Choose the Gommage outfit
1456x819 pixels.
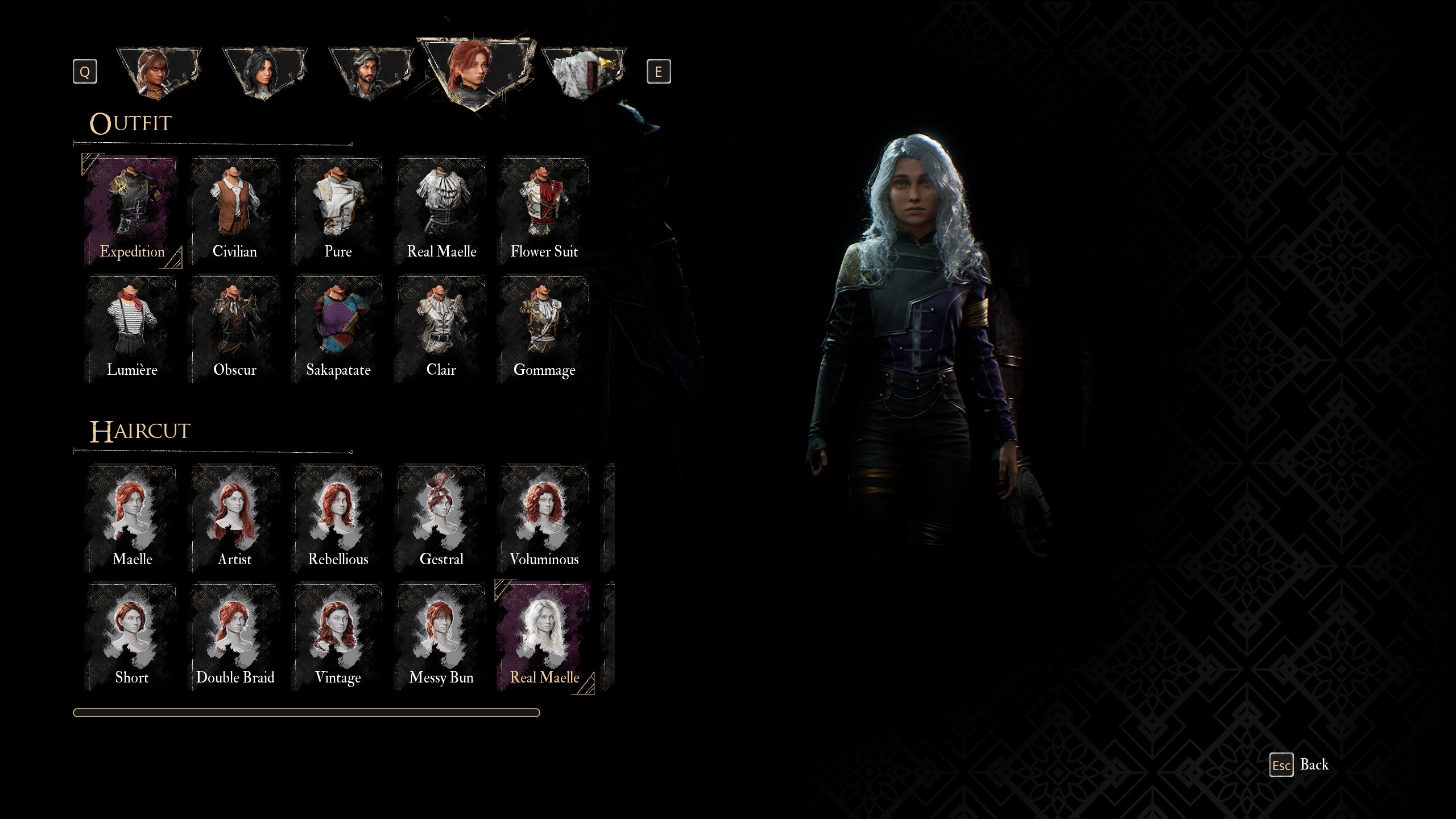pos(544,330)
